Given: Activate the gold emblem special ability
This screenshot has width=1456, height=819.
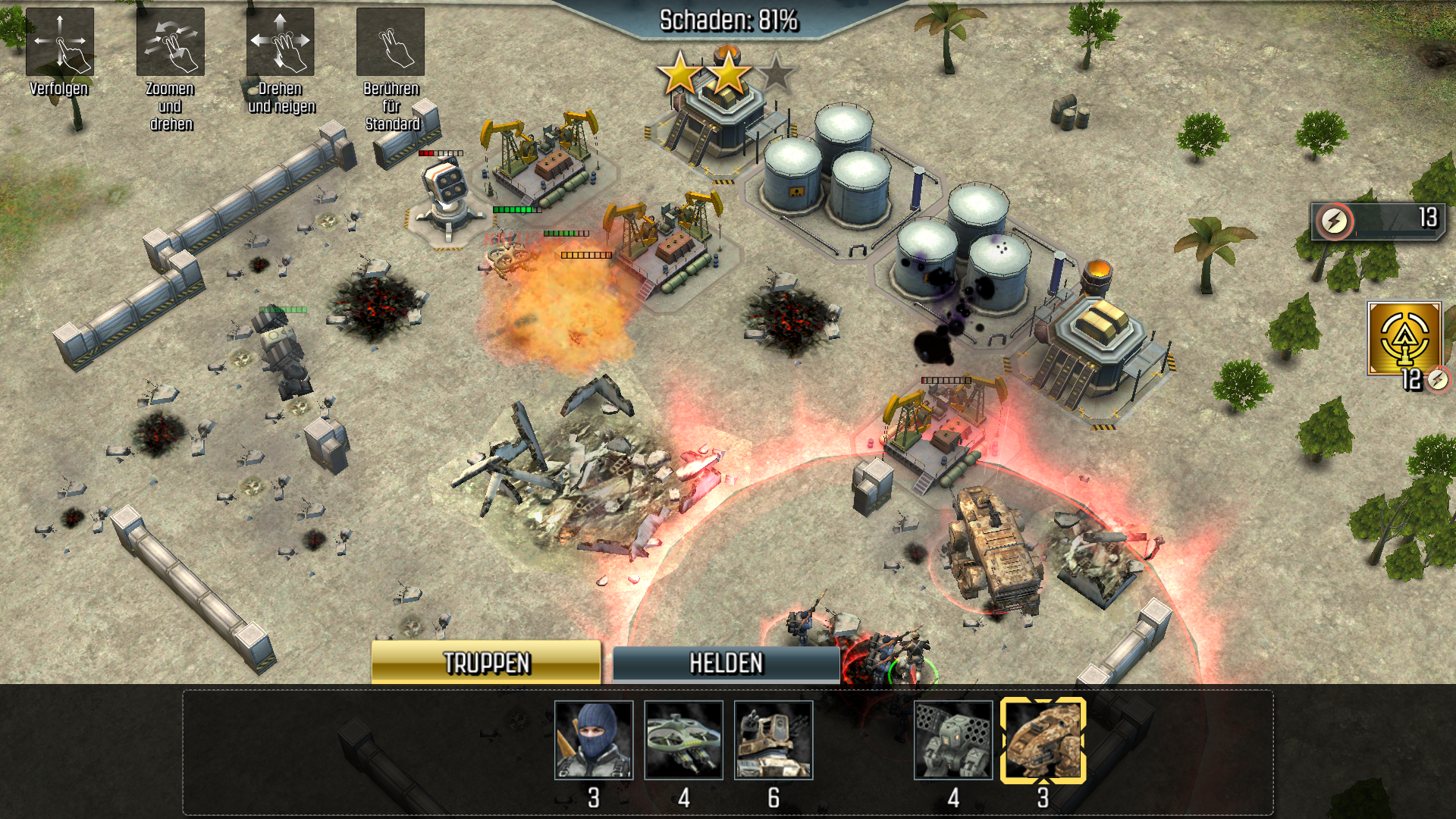Looking at the screenshot, I should click(1404, 338).
